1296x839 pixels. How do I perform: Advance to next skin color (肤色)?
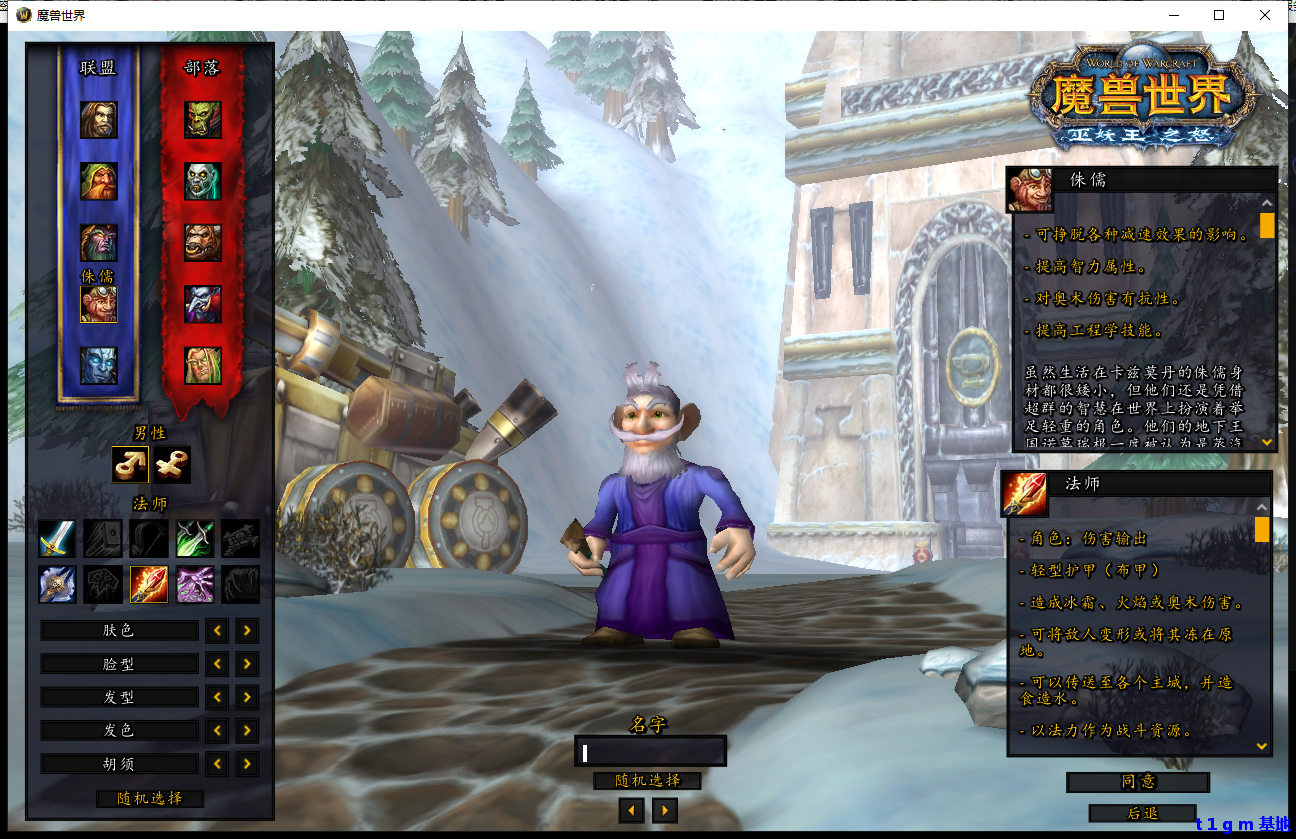pyautogui.click(x=247, y=631)
